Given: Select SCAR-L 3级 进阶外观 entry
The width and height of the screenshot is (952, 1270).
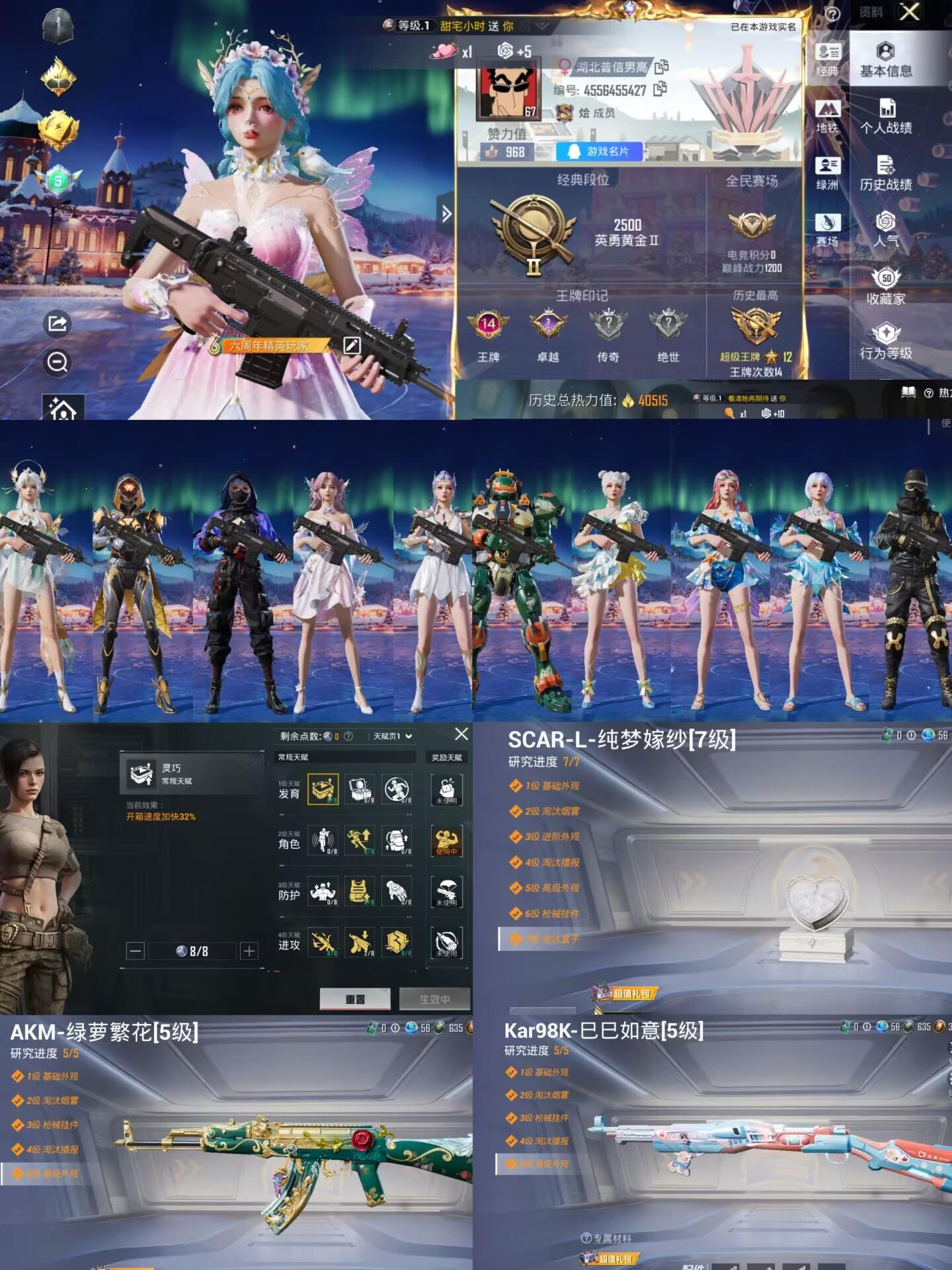Looking at the screenshot, I should click(x=552, y=837).
